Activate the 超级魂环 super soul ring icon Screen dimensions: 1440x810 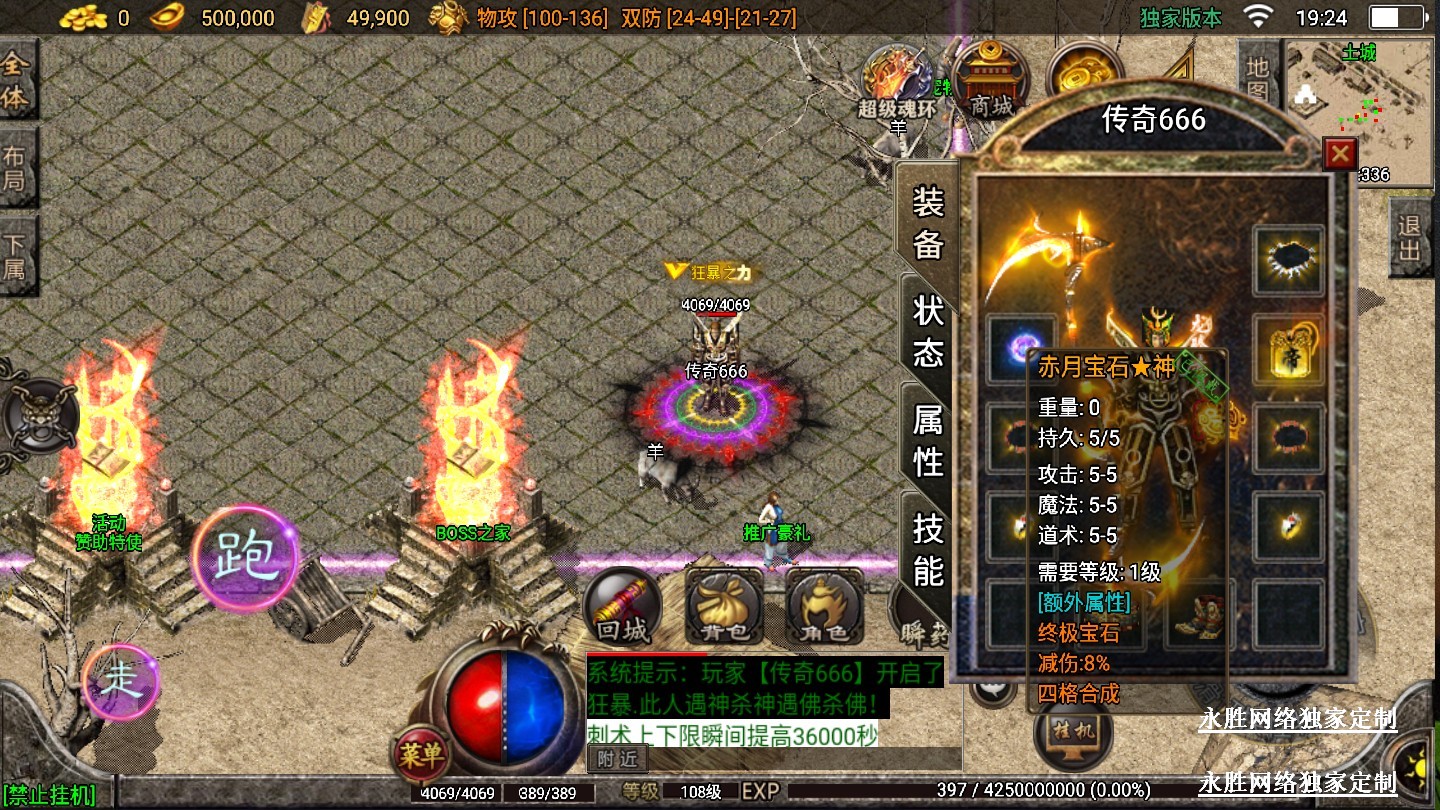[x=897, y=82]
